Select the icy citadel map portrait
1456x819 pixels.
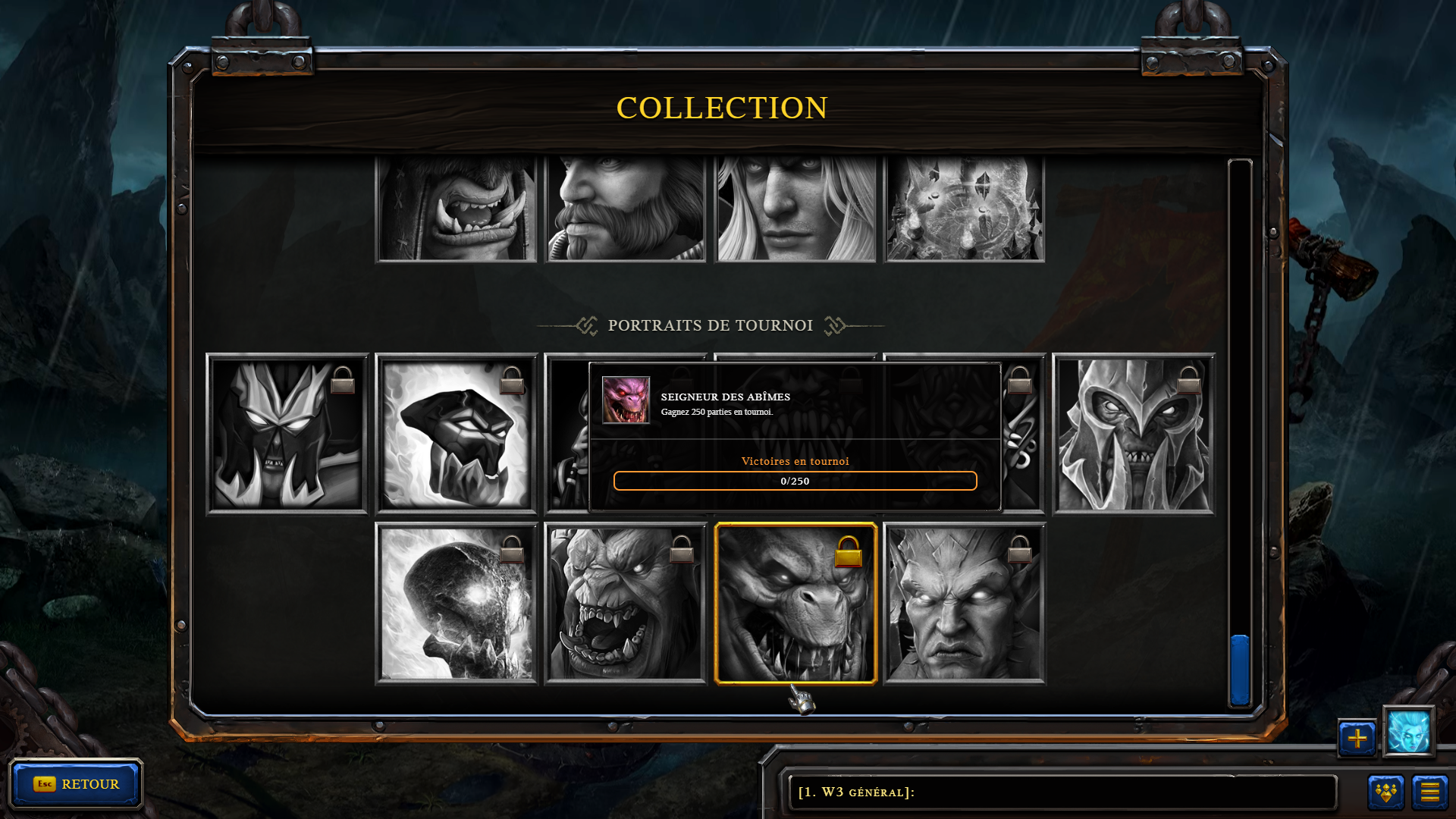(x=965, y=209)
